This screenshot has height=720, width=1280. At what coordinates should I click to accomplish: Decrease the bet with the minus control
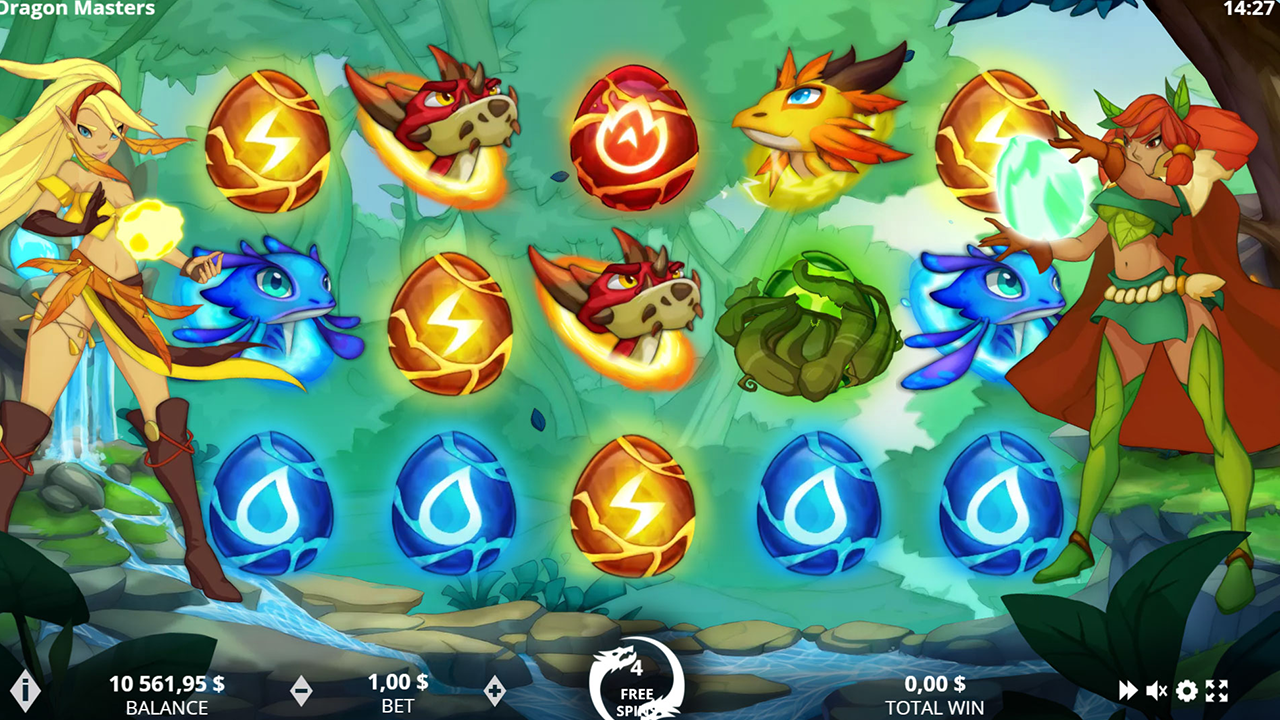pyautogui.click(x=302, y=688)
